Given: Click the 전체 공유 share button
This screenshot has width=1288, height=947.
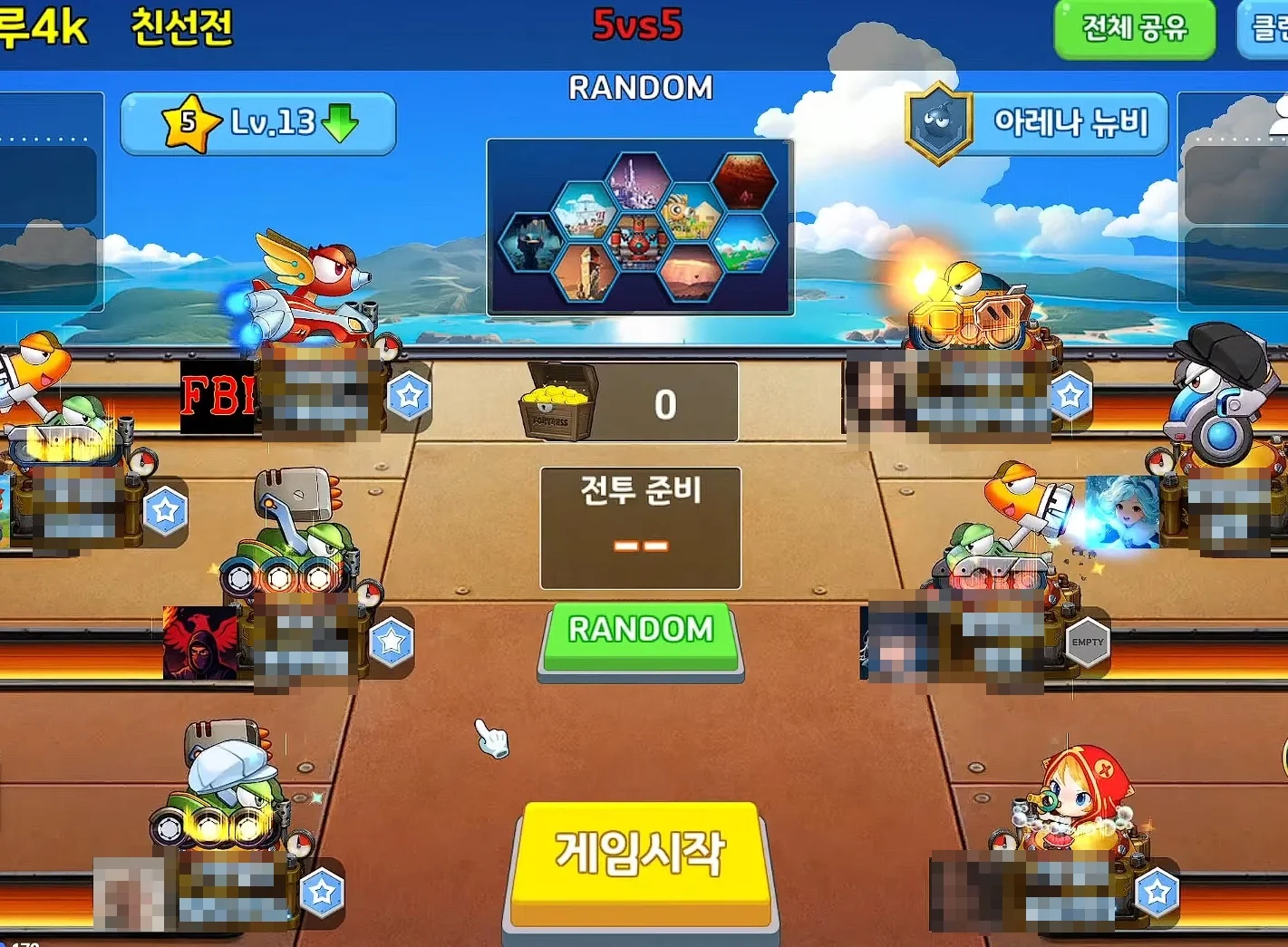Looking at the screenshot, I should (x=1134, y=27).
